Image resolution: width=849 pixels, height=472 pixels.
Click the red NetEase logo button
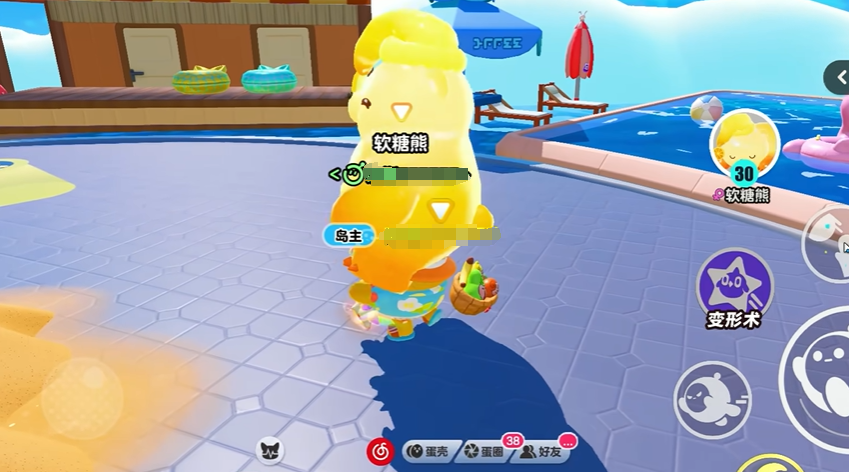coord(379,451)
